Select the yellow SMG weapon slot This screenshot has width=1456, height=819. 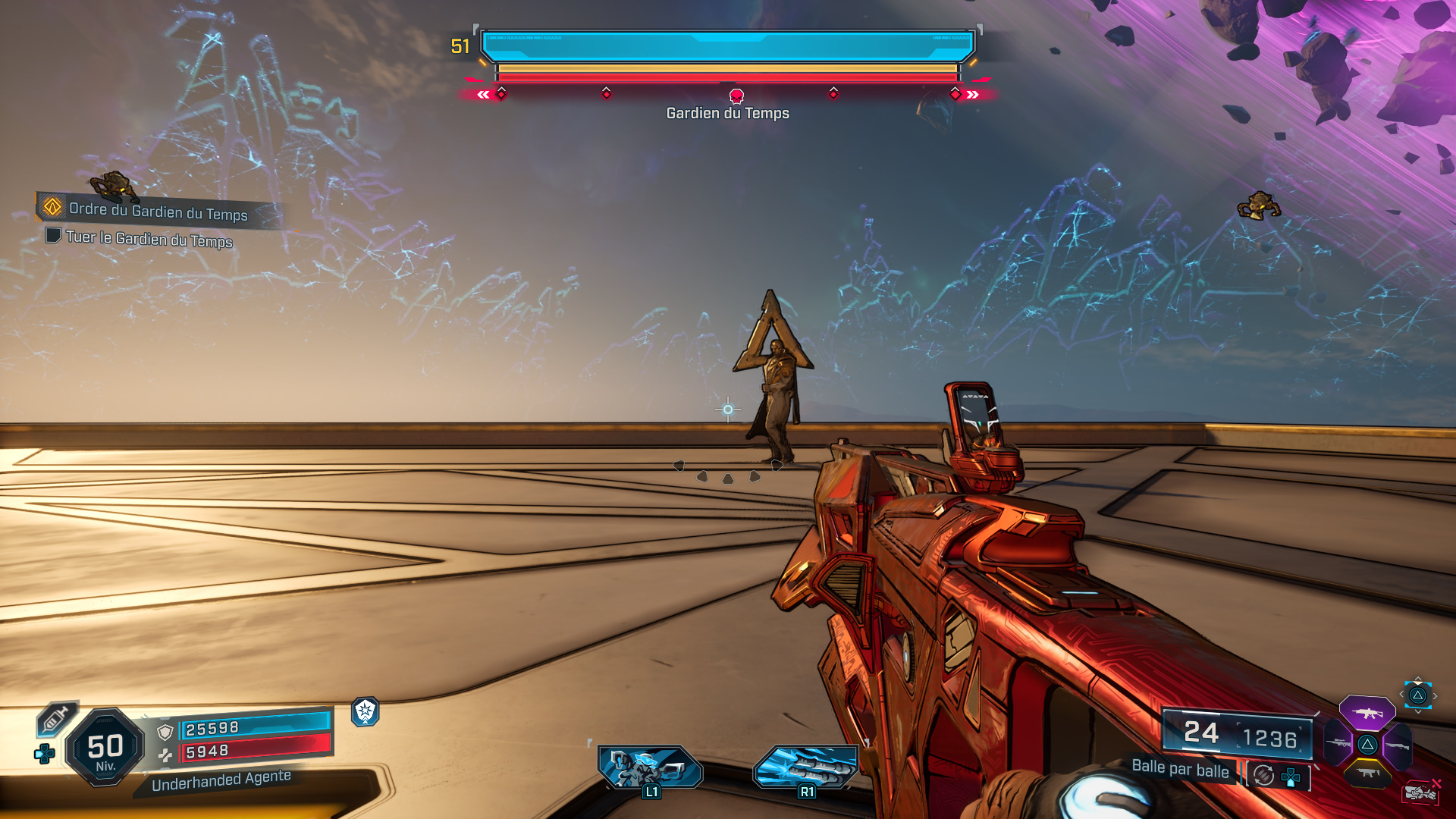[x=1369, y=772]
